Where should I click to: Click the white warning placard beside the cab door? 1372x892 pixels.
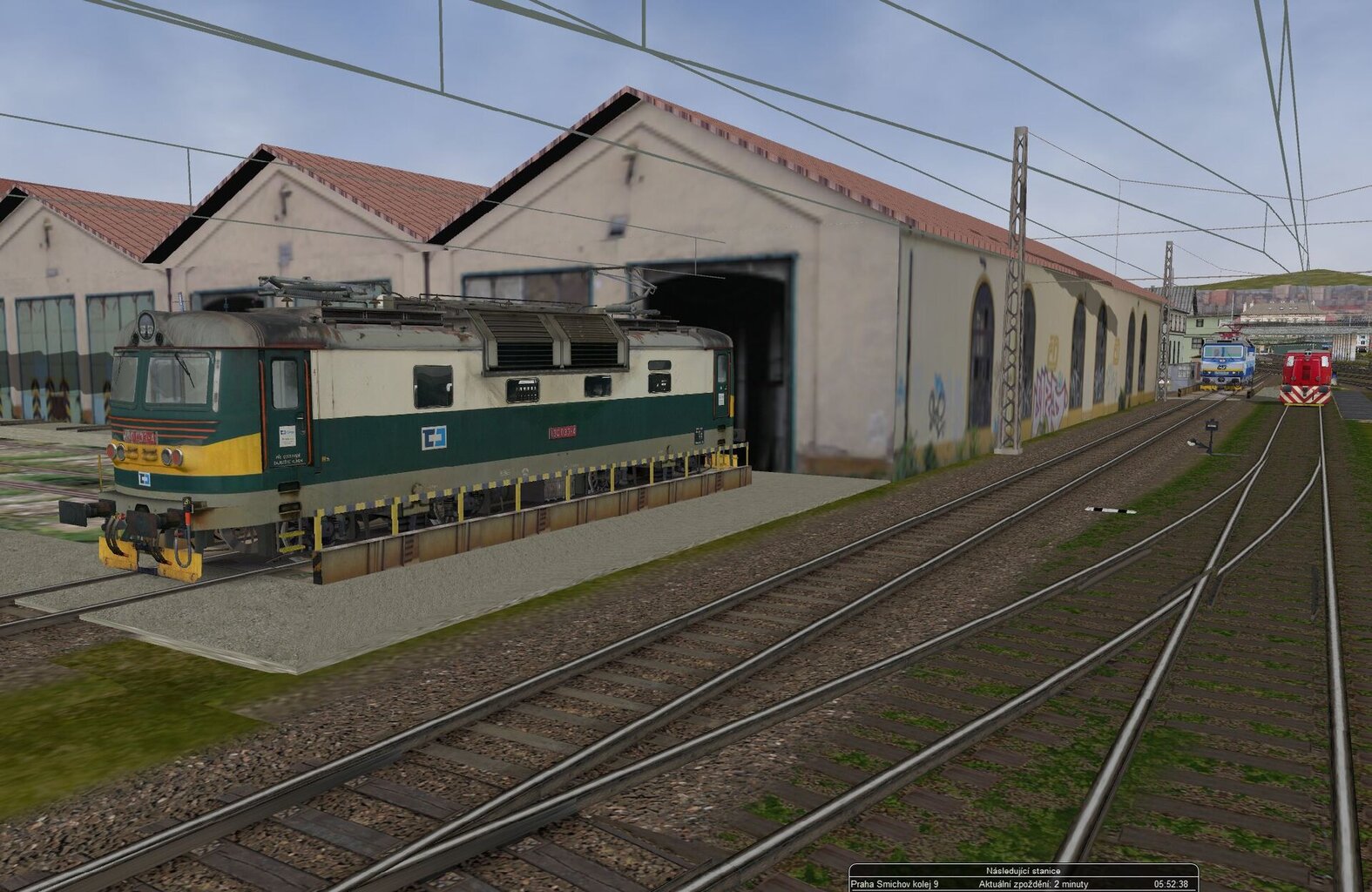288,435
